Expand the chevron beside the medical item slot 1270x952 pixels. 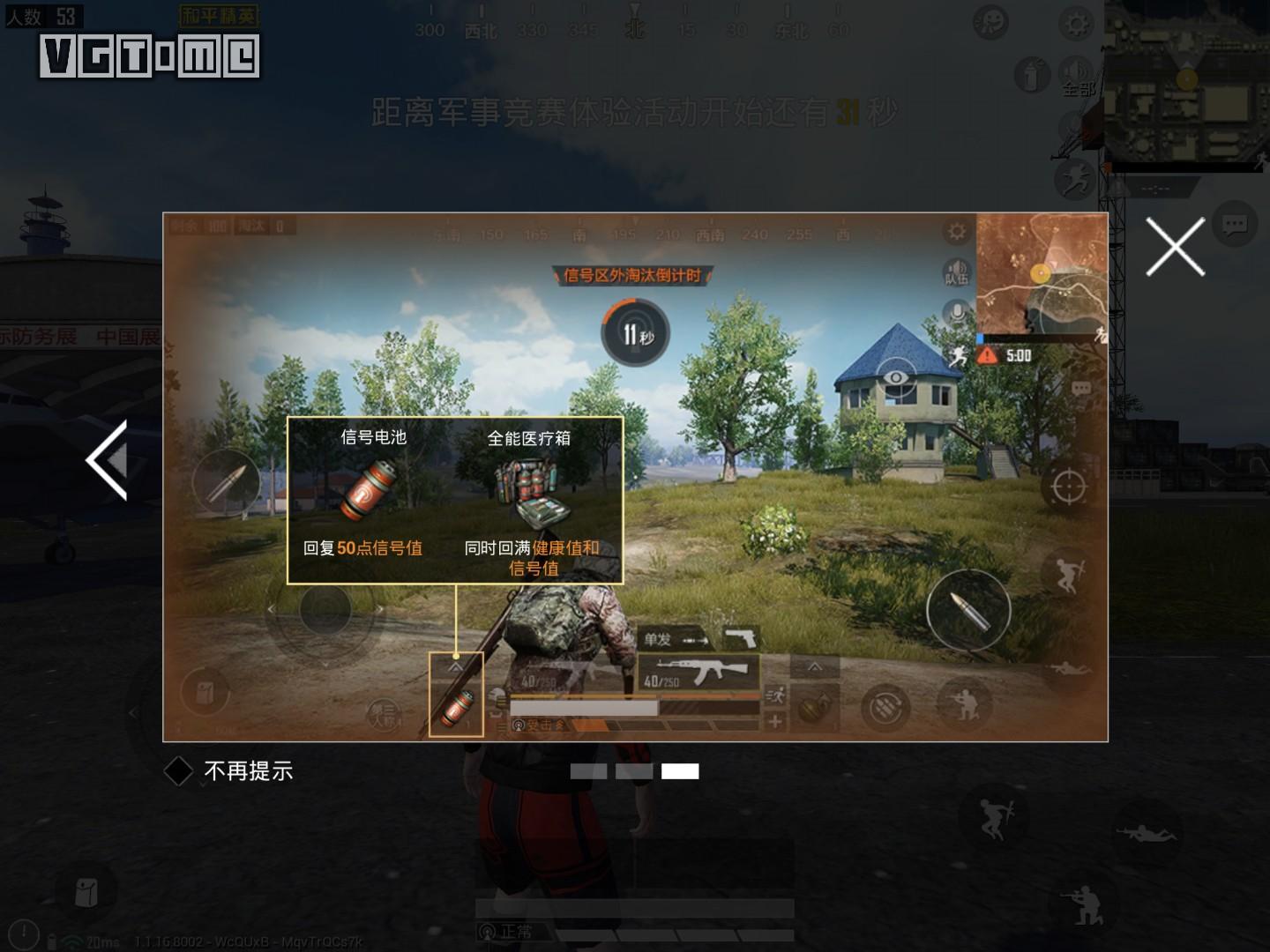tap(814, 668)
